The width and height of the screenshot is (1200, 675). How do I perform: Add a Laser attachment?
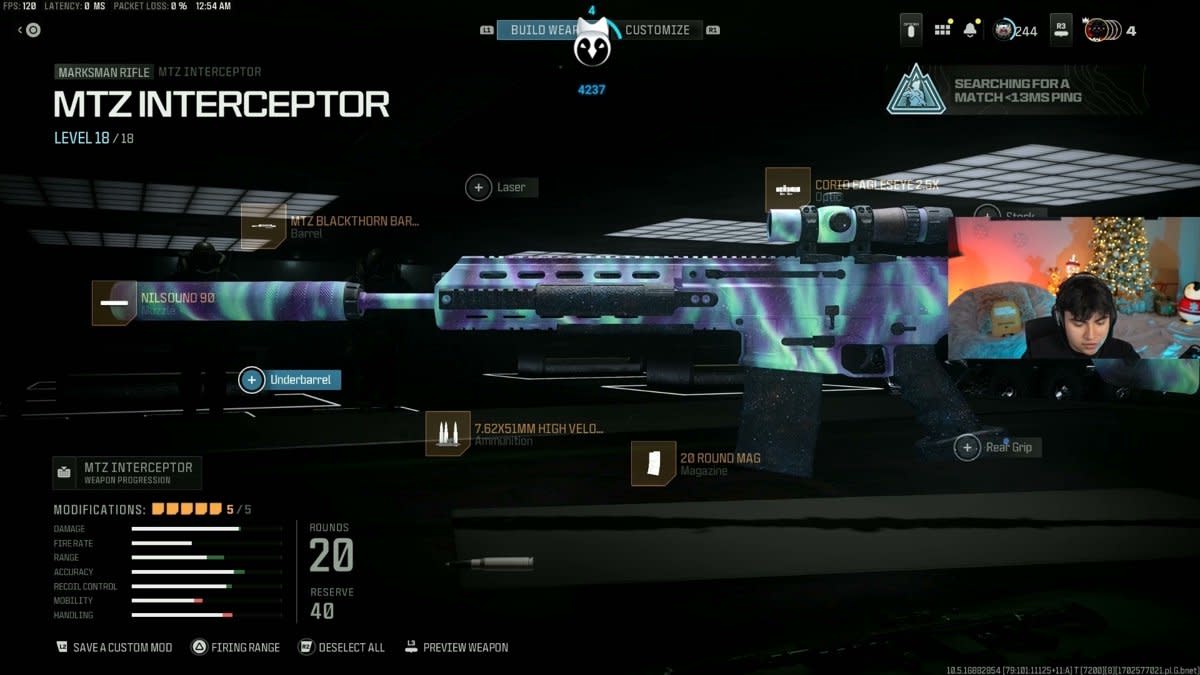(x=501, y=187)
